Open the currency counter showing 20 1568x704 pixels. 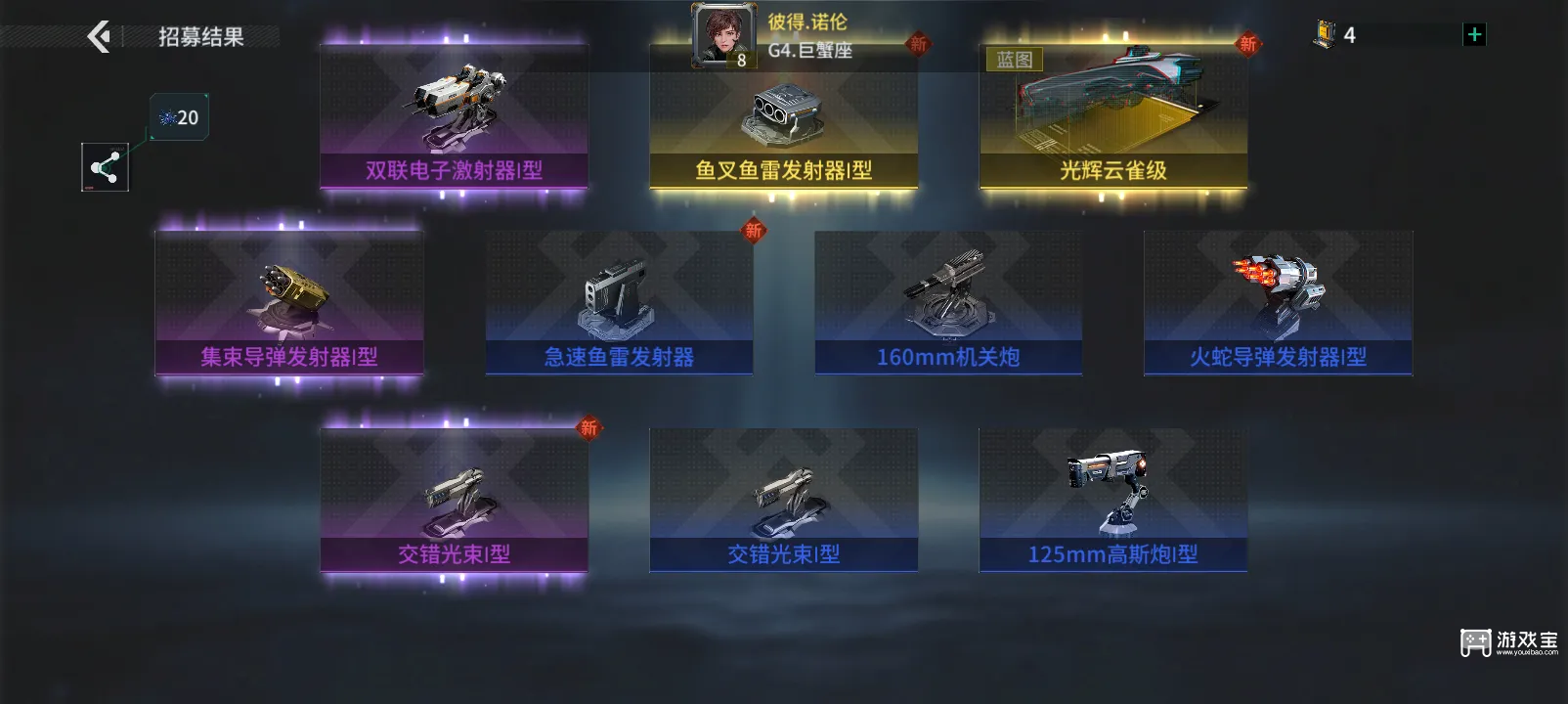click(x=178, y=116)
